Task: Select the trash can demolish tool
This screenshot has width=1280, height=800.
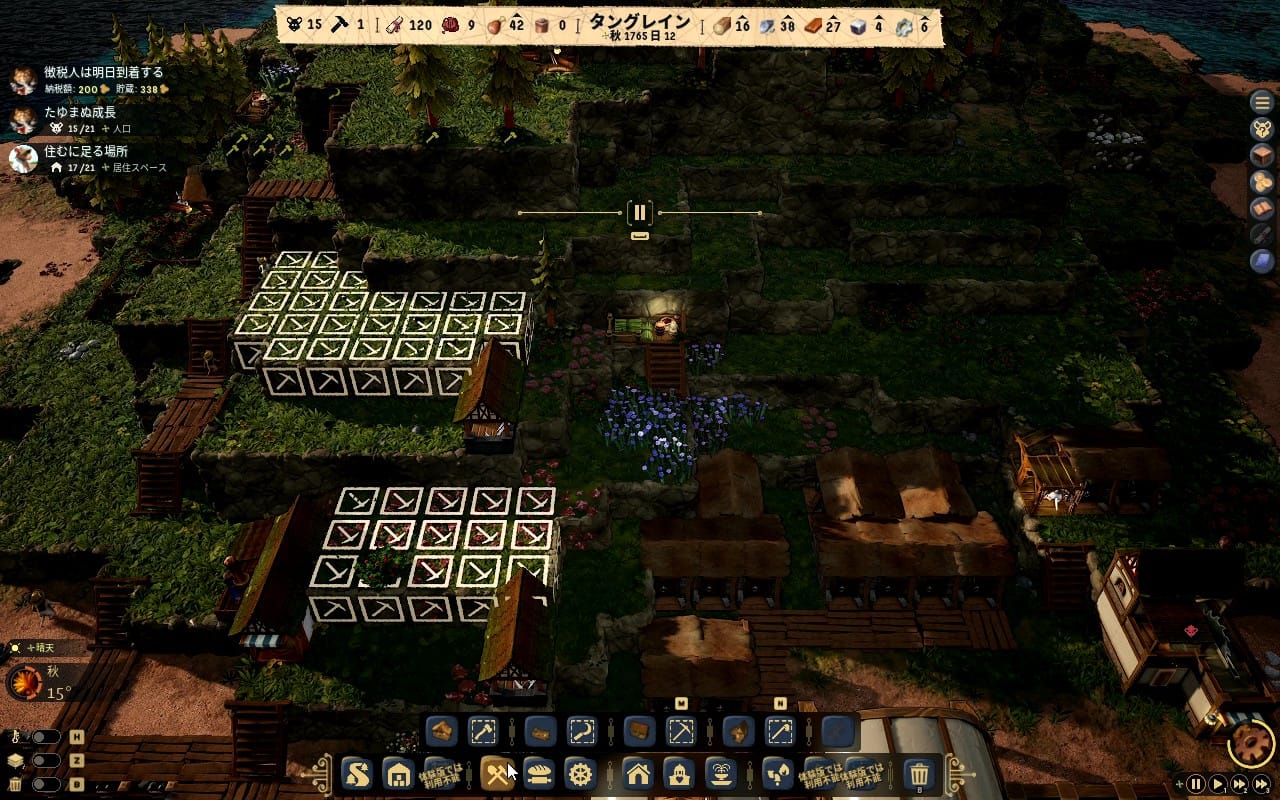Action: point(919,773)
